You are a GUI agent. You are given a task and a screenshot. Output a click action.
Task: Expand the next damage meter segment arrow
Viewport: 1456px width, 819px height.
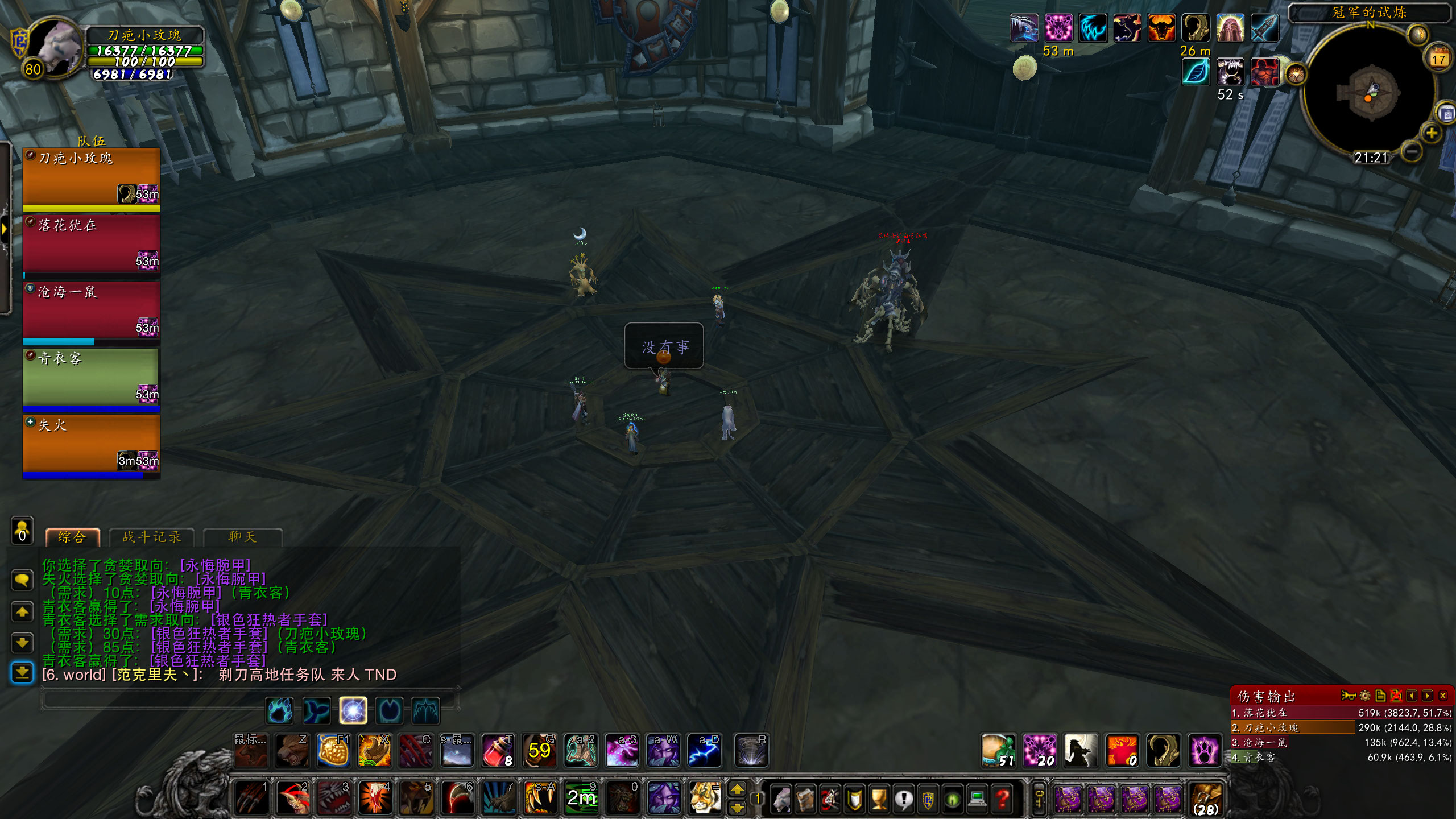coord(1428,695)
